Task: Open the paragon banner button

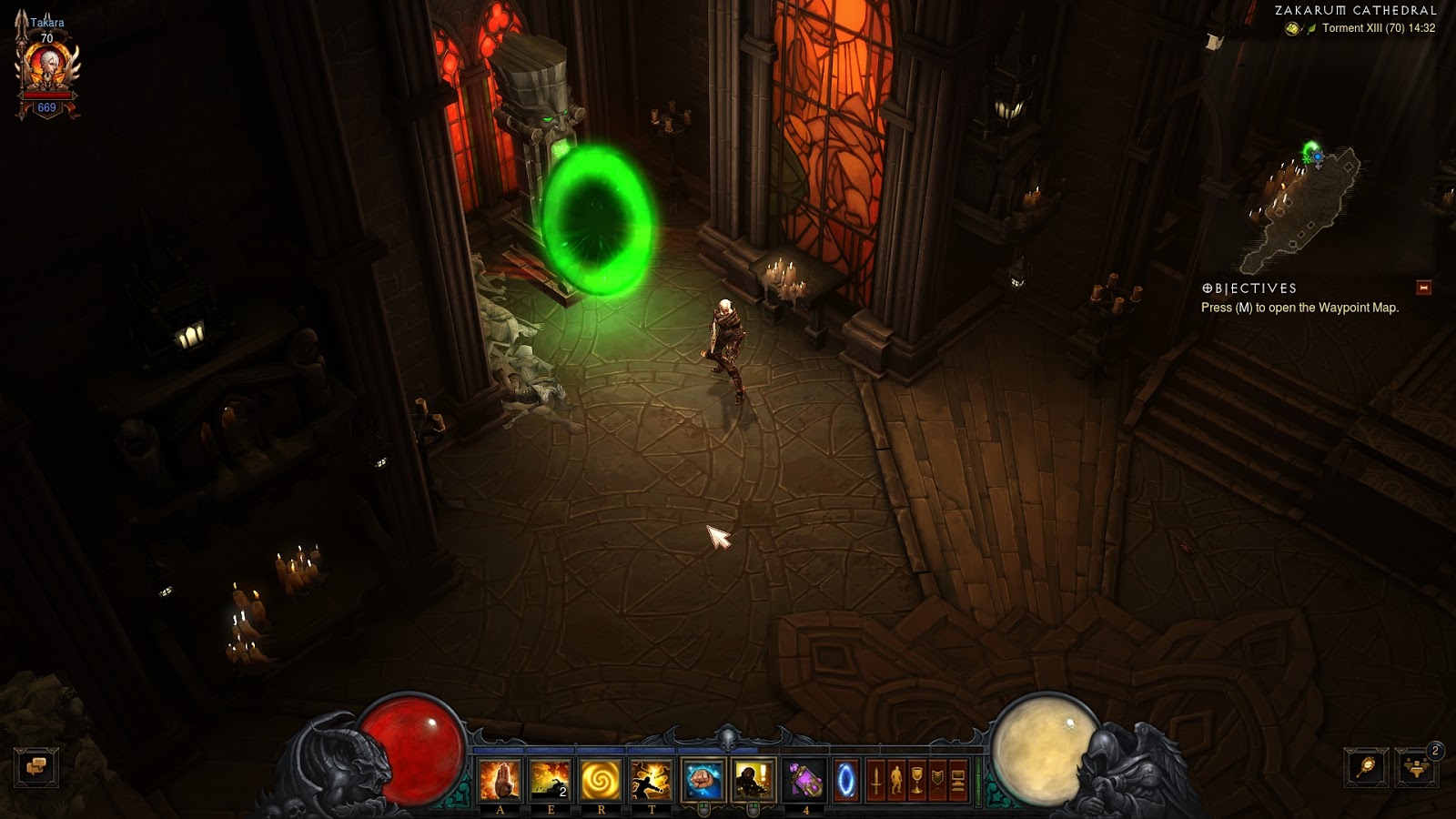Action: click(937, 781)
